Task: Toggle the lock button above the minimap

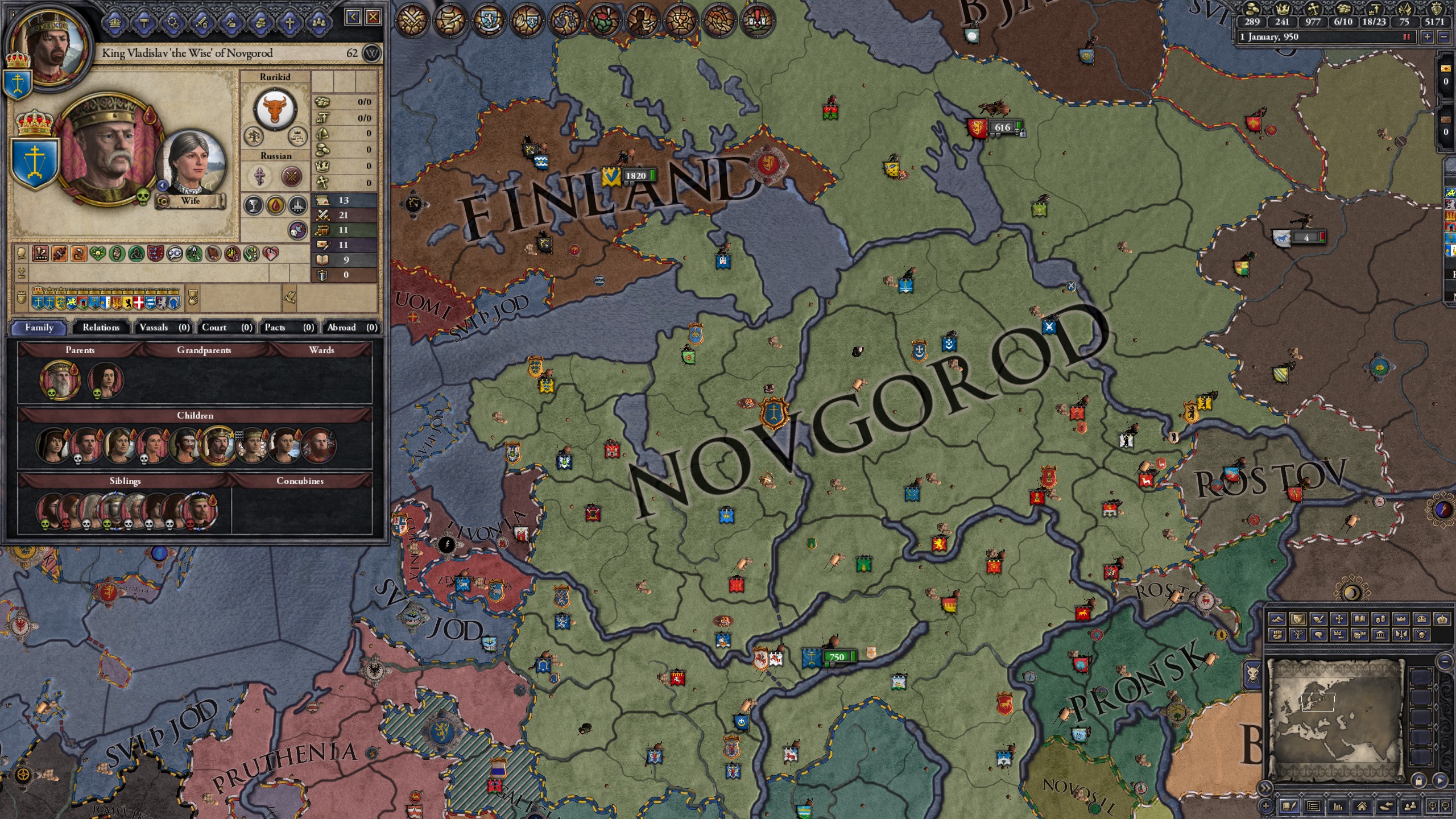Action: 1419,781
